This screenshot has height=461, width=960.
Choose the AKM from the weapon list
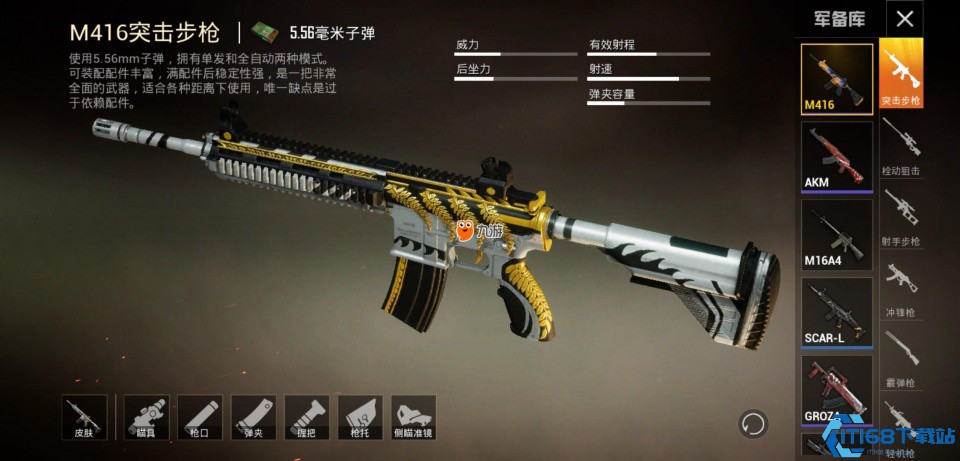pyautogui.click(x=837, y=156)
